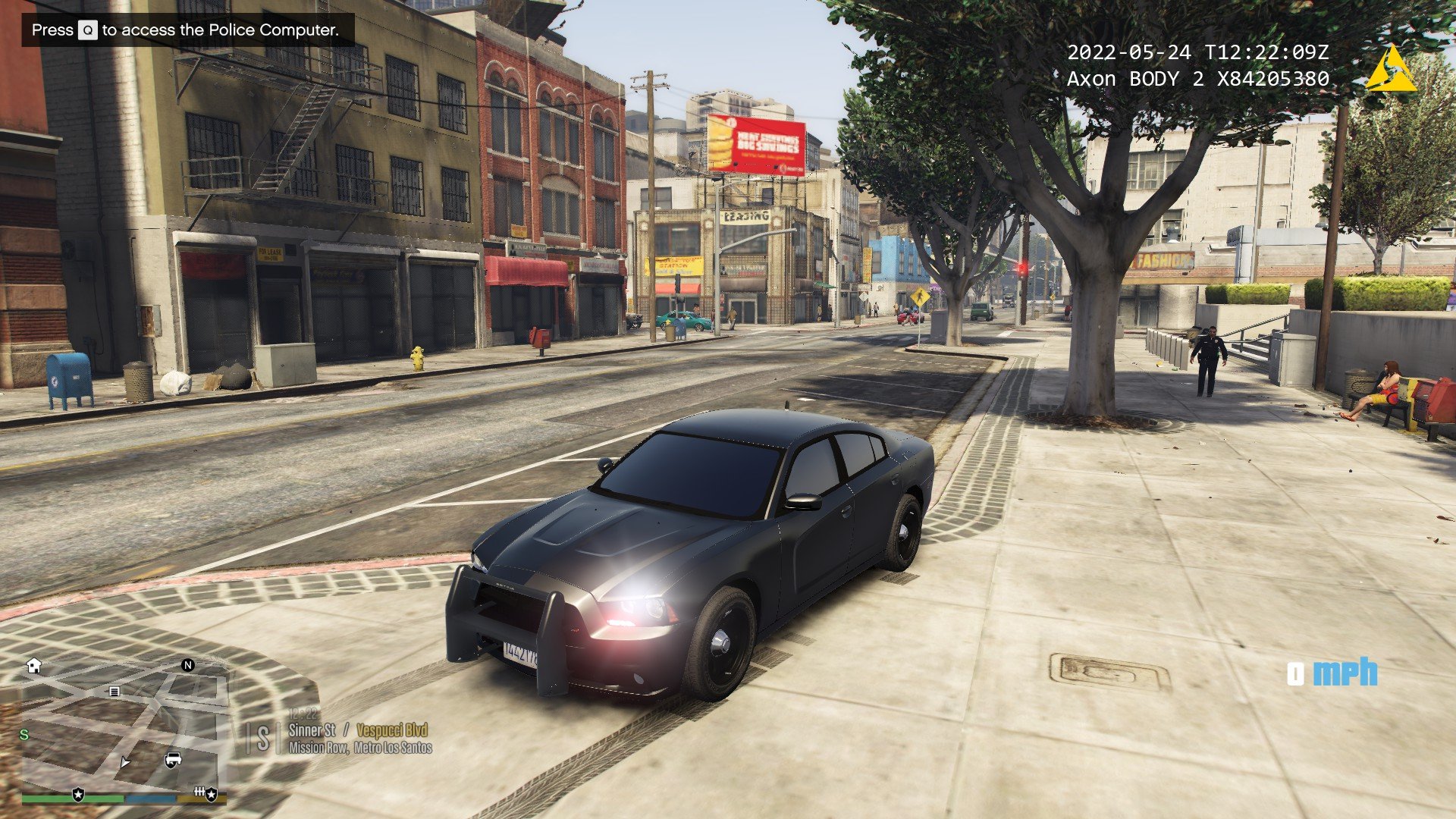Click the player arrow on the minimap

coord(125,762)
